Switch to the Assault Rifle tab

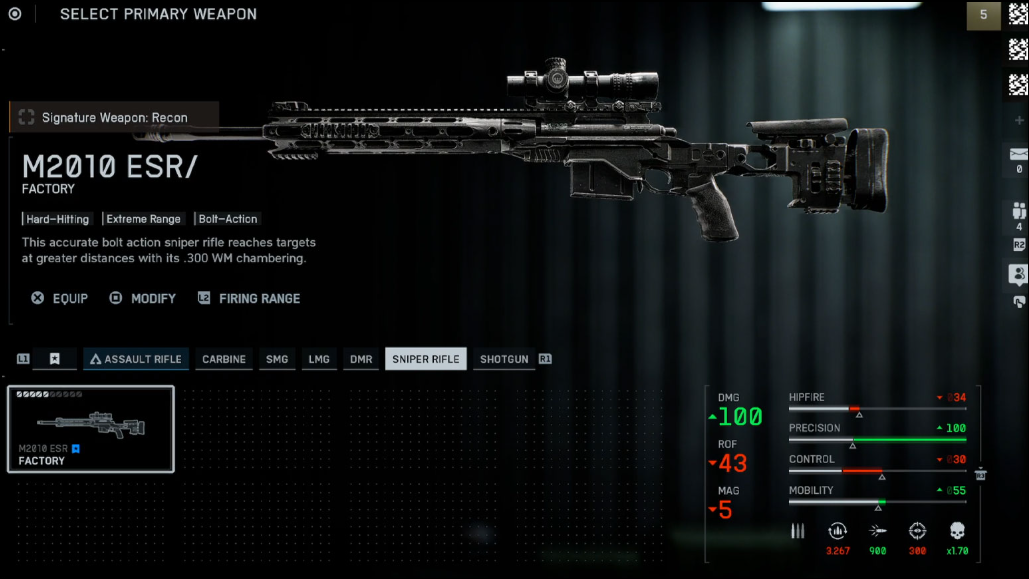click(135, 359)
